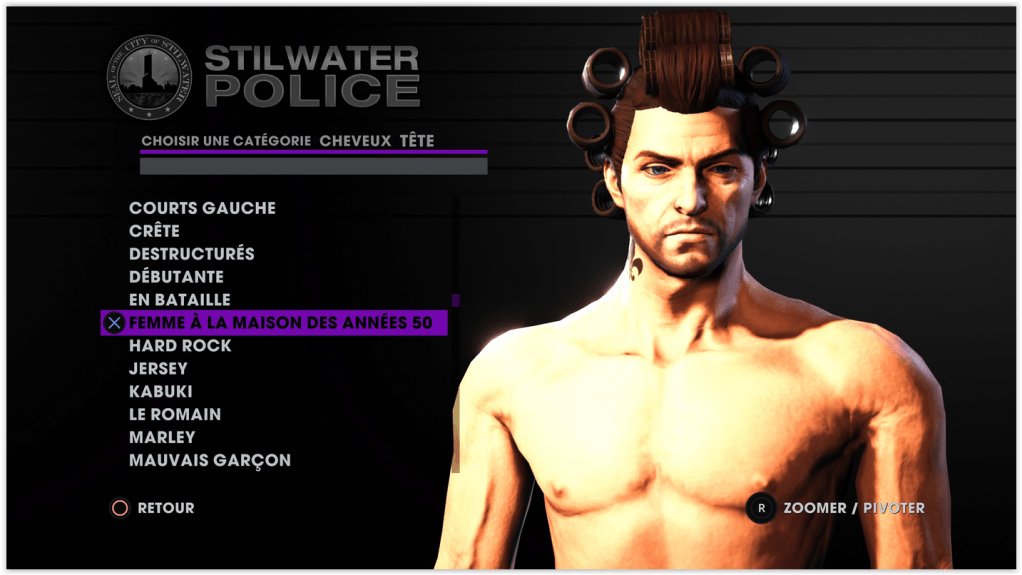The image size is (1022, 575).
Task: Pick the Marley hairstyle
Action: coord(162,437)
